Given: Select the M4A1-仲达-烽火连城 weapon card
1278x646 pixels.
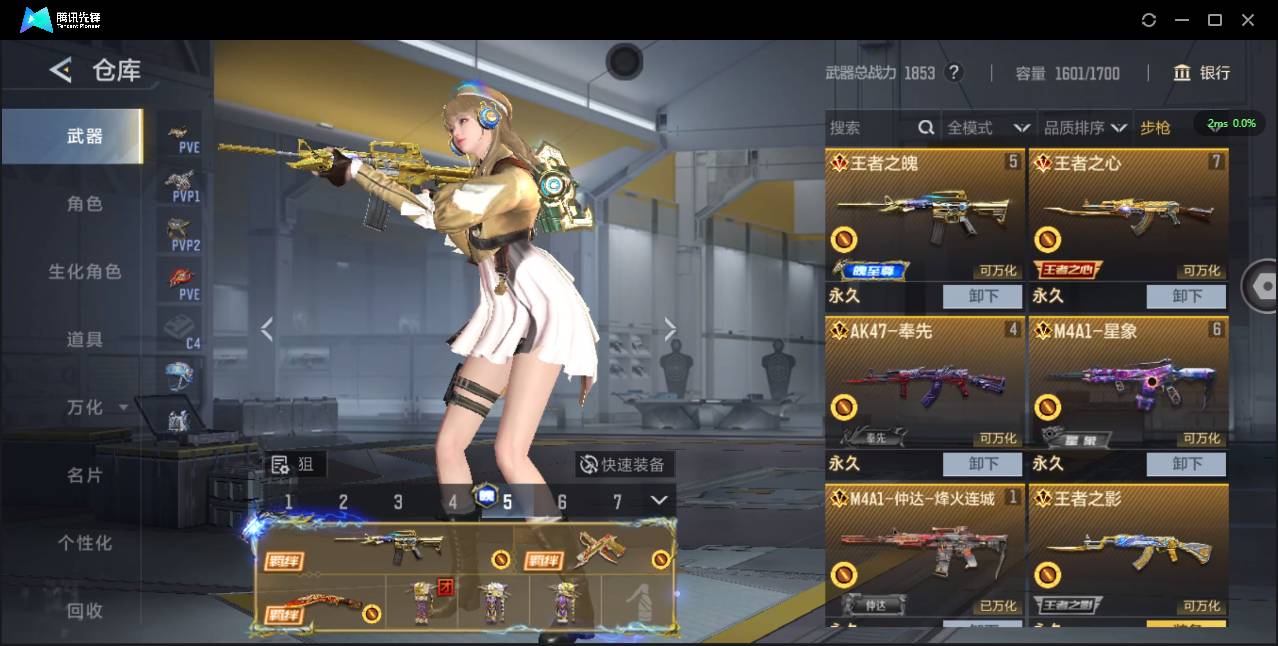Looking at the screenshot, I should point(924,550).
